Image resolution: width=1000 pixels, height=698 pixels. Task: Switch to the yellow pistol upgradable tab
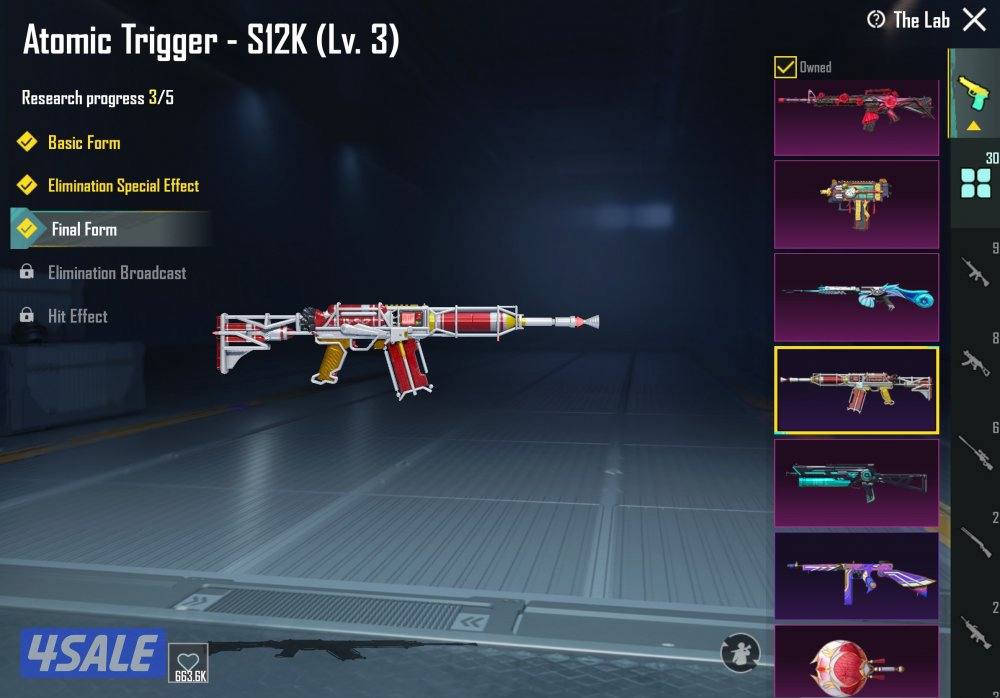click(x=972, y=95)
